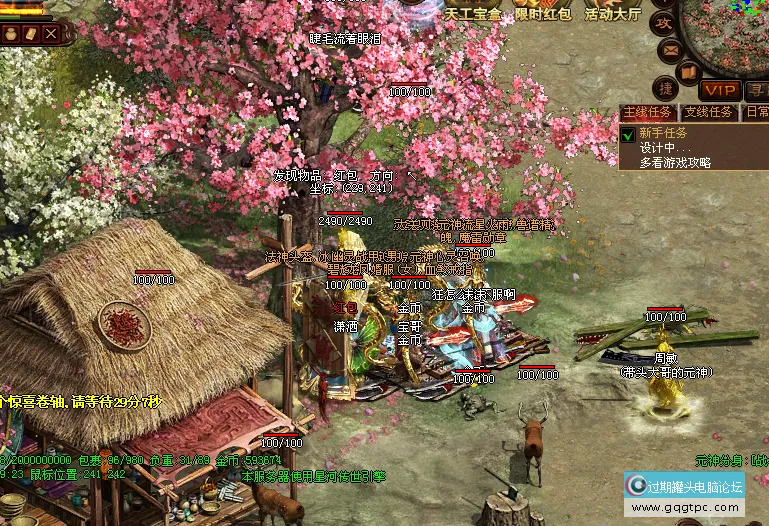Switch to the 主线任务 tab
This screenshot has width=769, height=526.
coord(648,112)
